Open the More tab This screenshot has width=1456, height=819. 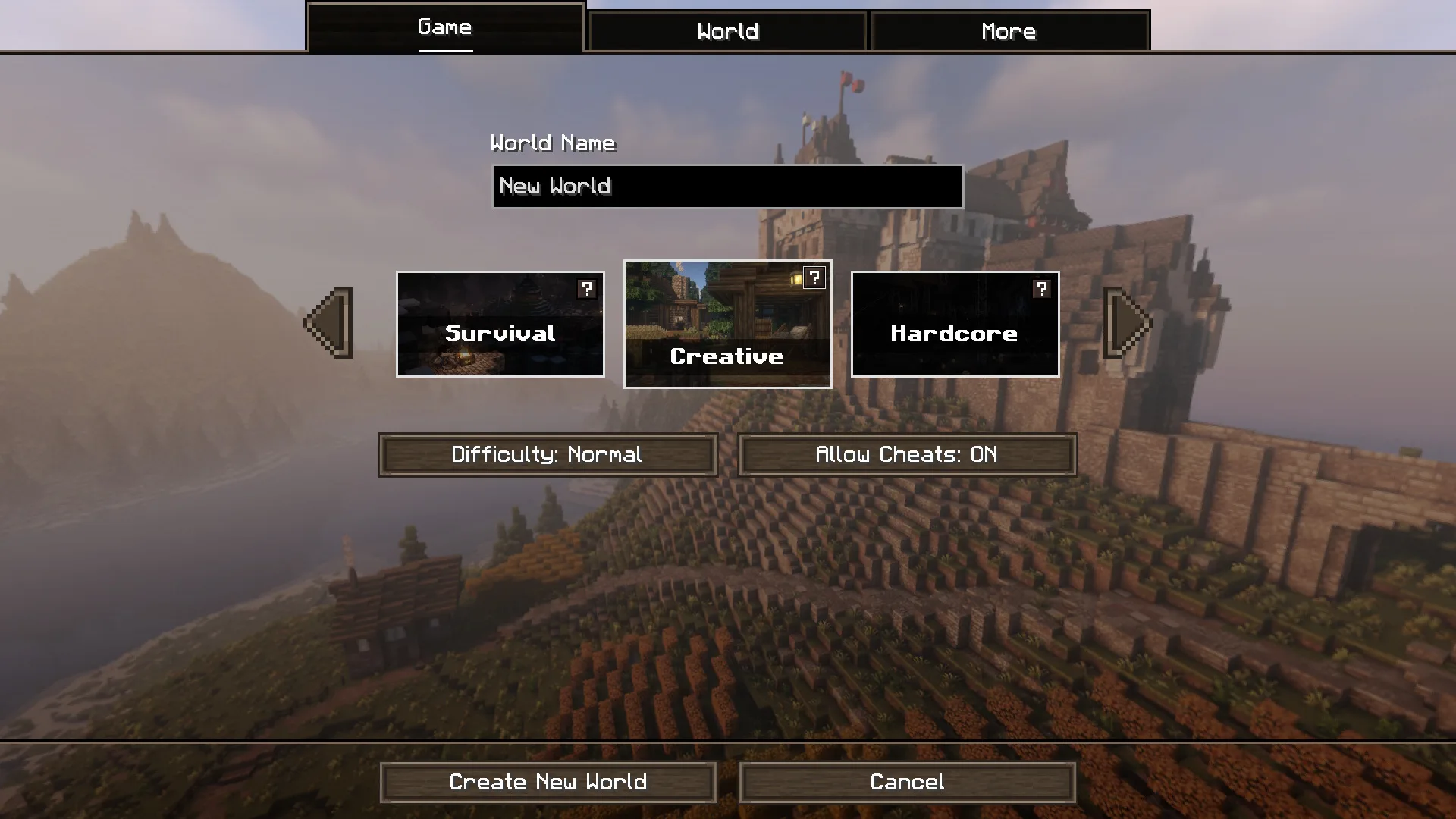click(1009, 31)
